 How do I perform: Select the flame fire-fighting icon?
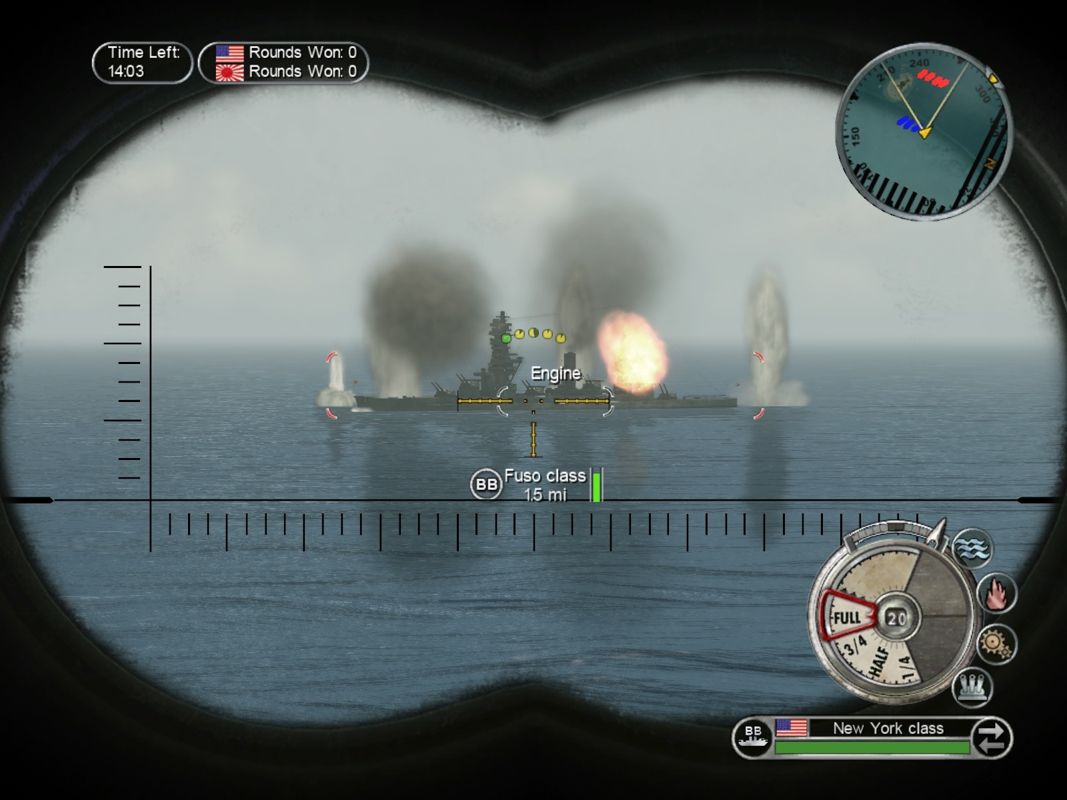pos(996,593)
